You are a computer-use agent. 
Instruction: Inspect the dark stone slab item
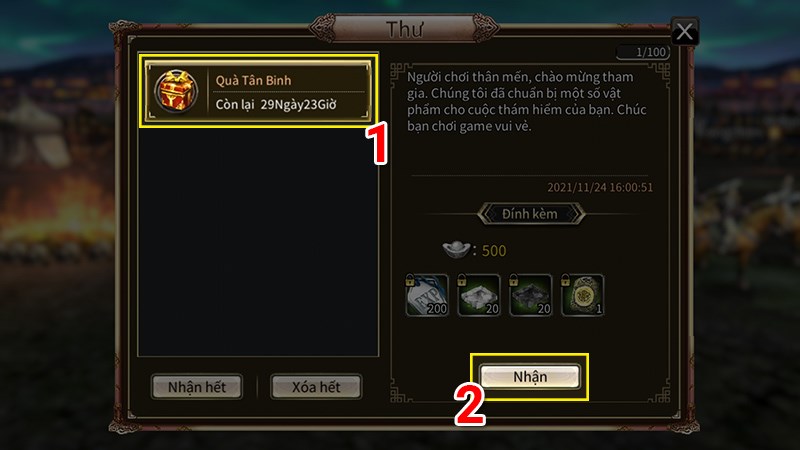click(x=531, y=295)
